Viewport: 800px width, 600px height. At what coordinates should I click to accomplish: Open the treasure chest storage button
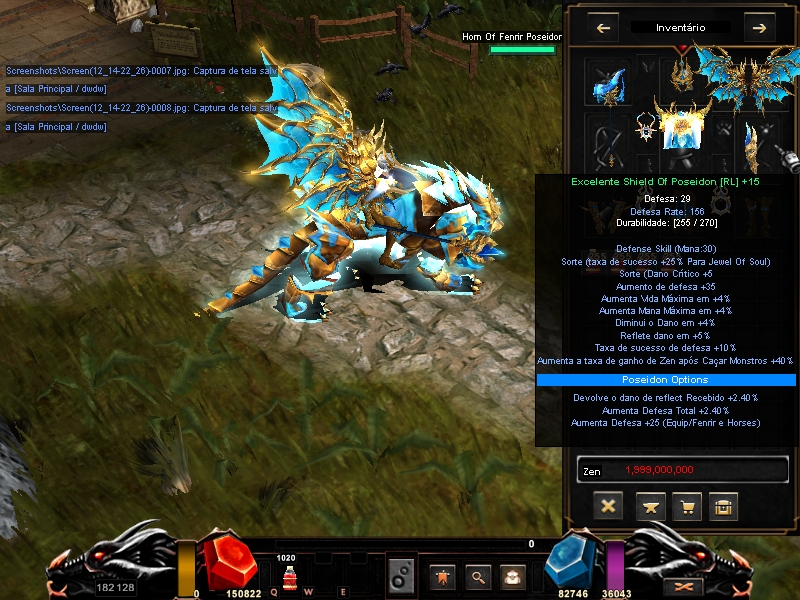[724, 506]
